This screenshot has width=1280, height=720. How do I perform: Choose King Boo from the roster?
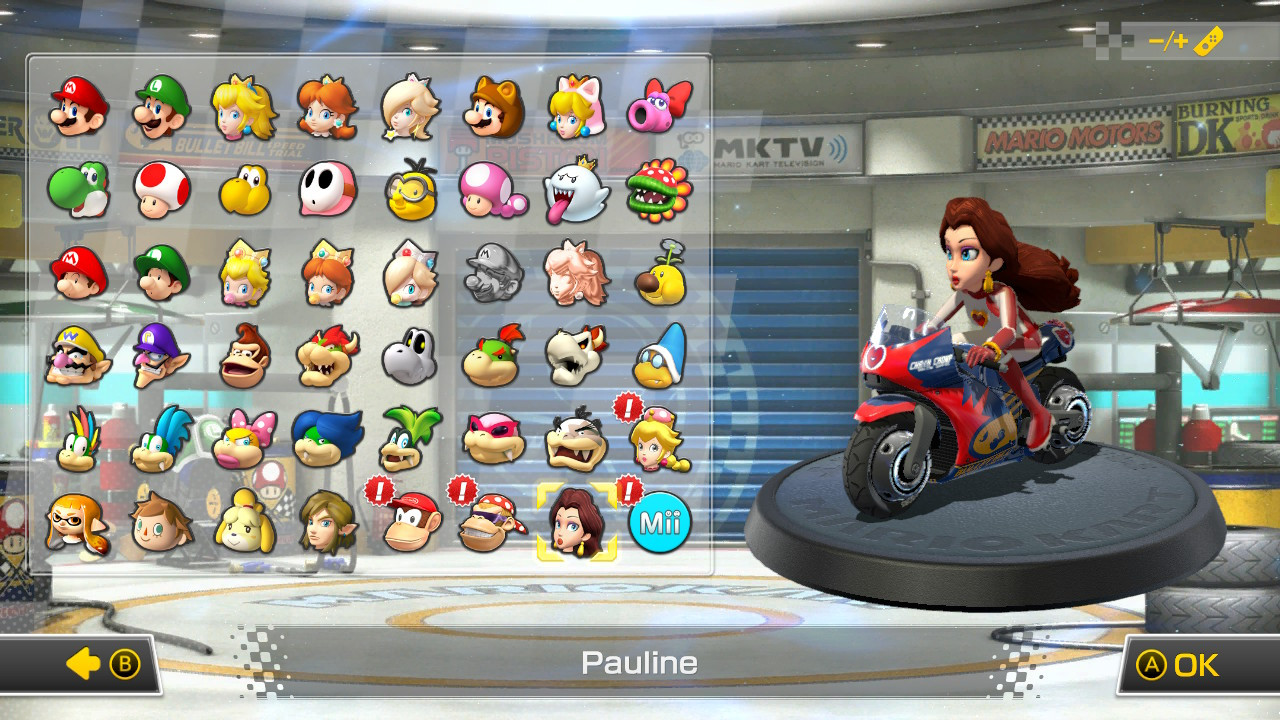(575, 186)
